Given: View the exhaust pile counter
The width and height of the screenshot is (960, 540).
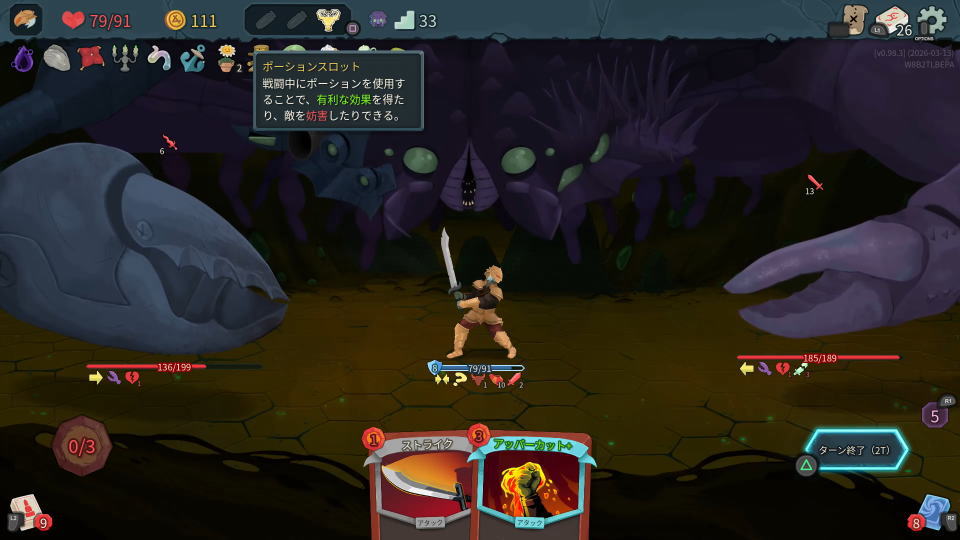Looking at the screenshot, I should pos(934,414).
